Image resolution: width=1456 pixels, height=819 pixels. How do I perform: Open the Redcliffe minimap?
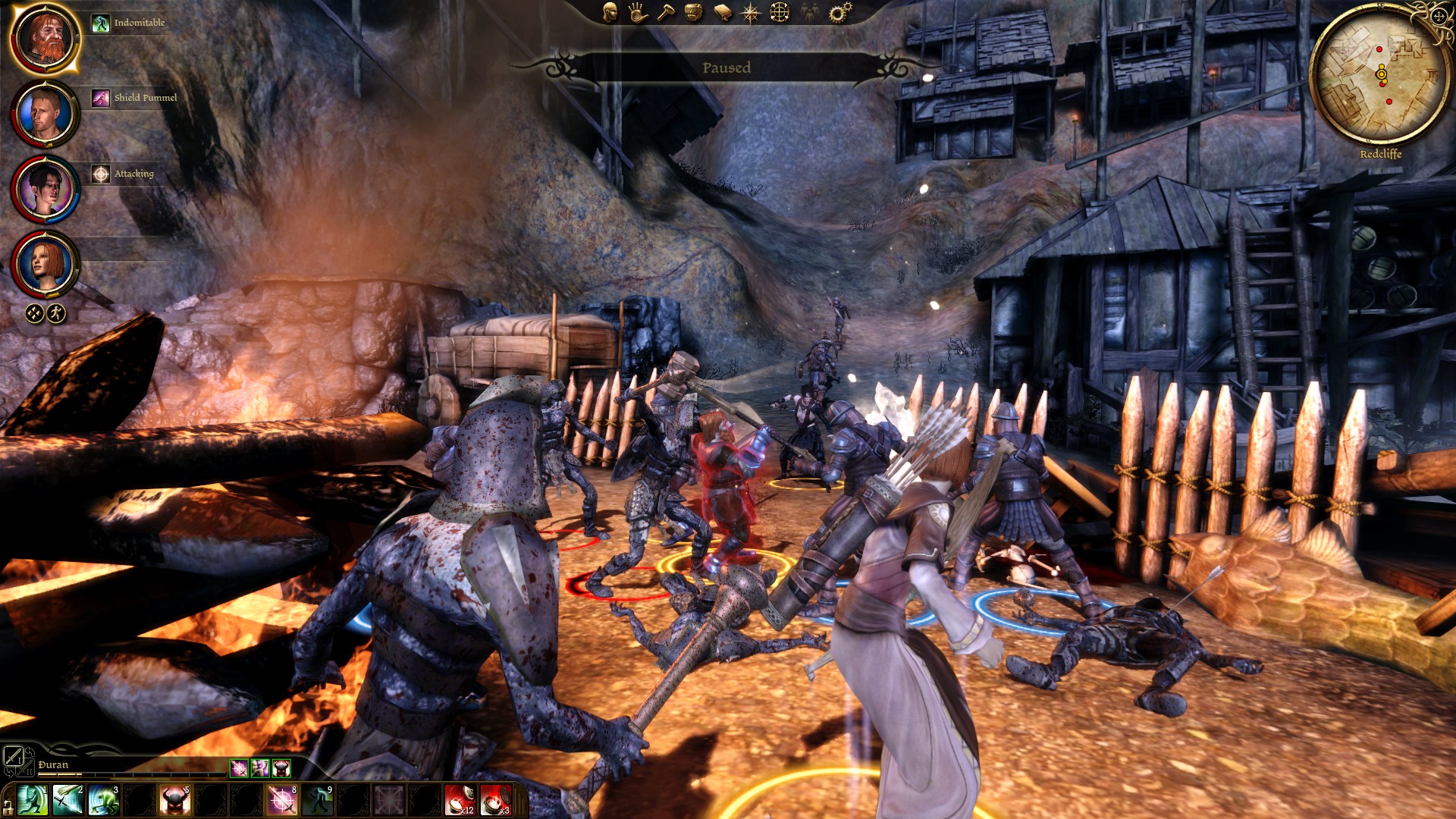tap(1380, 76)
